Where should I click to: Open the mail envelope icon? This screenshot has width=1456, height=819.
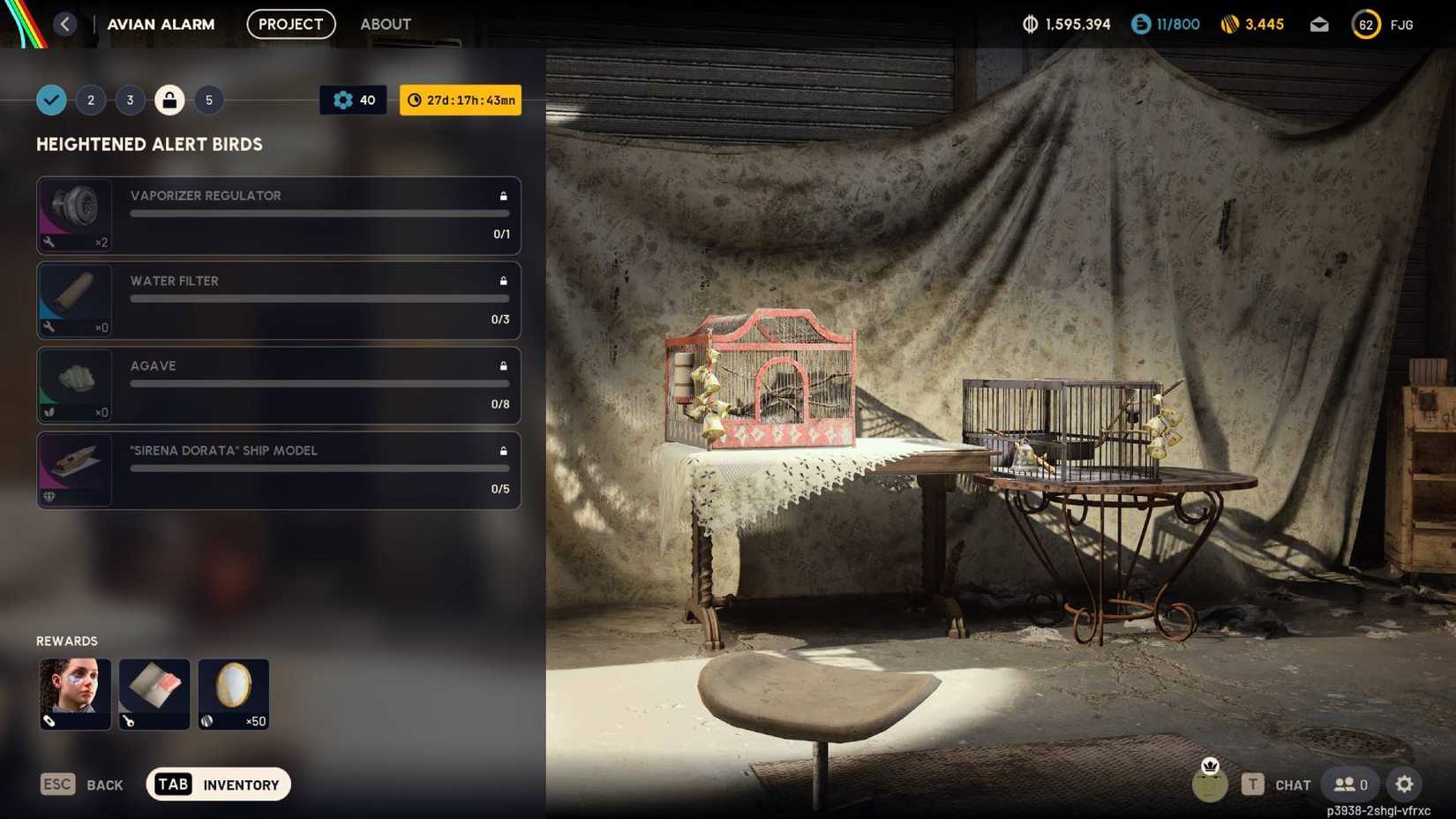click(1318, 24)
